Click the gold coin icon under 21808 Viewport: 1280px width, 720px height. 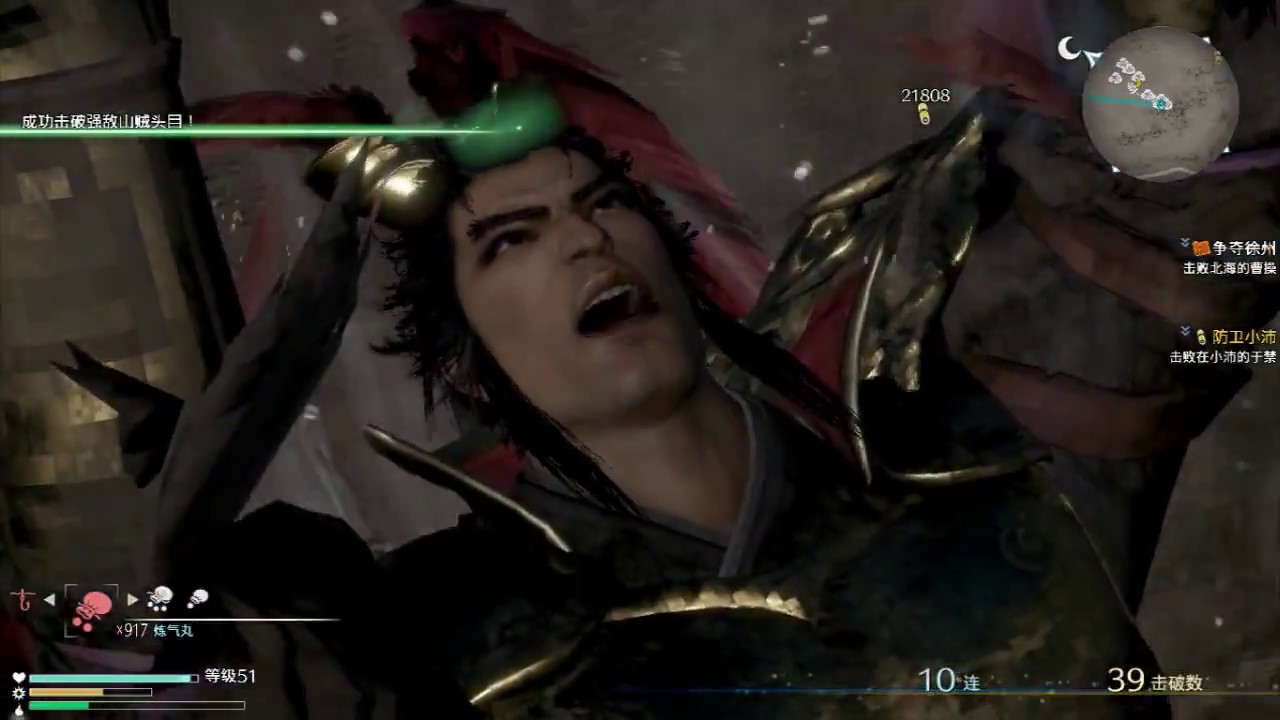tap(921, 113)
